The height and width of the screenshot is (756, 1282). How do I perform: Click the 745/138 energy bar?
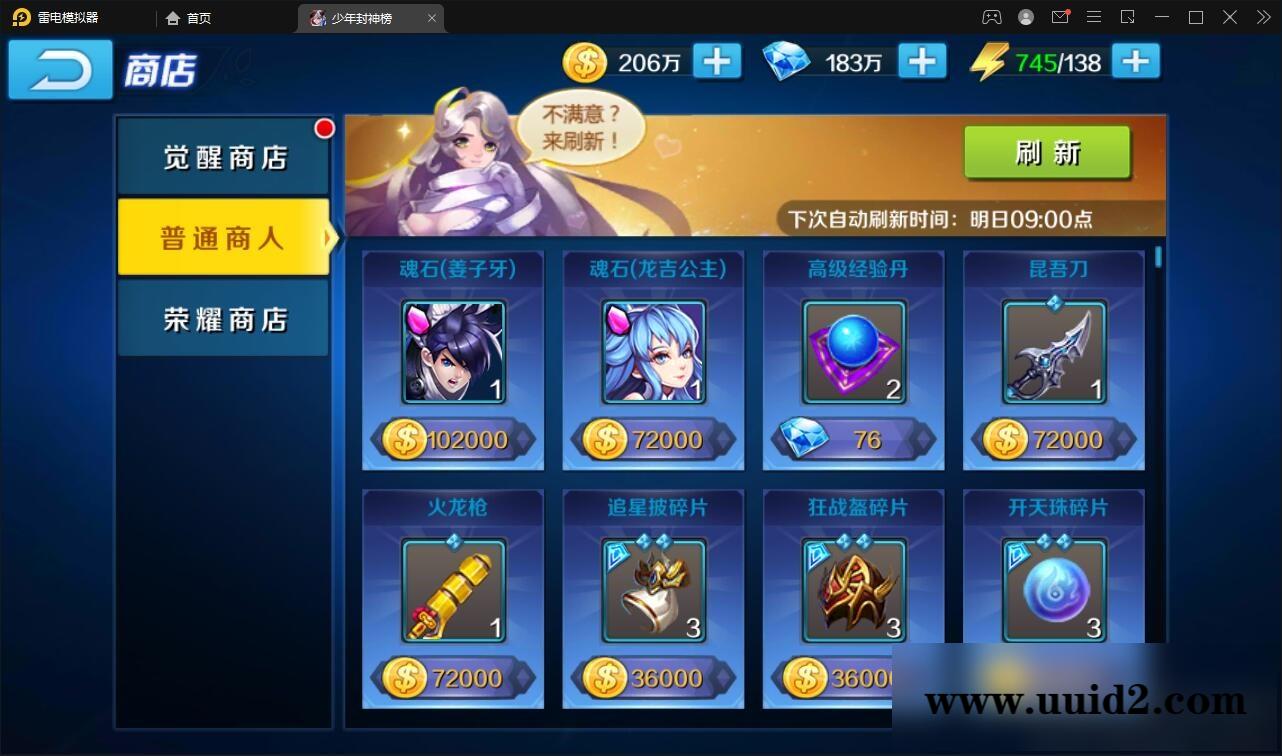[1065, 61]
